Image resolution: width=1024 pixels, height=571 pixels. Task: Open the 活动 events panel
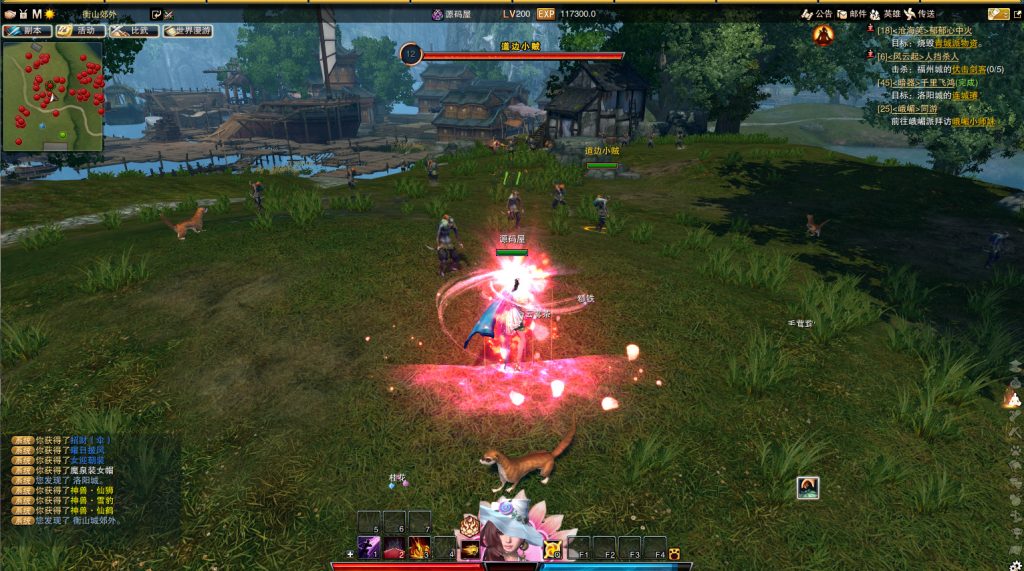(80, 31)
